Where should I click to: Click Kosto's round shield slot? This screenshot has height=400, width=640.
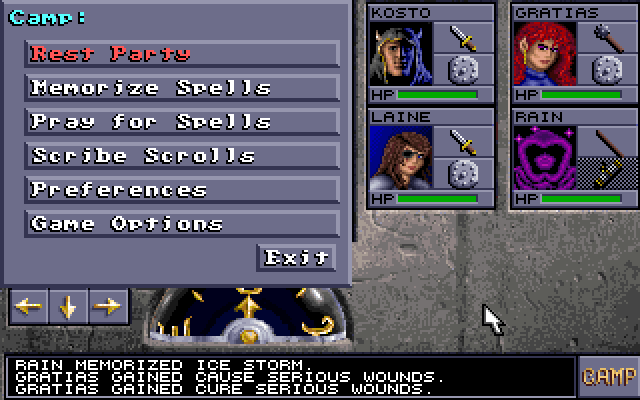(463, 71)
